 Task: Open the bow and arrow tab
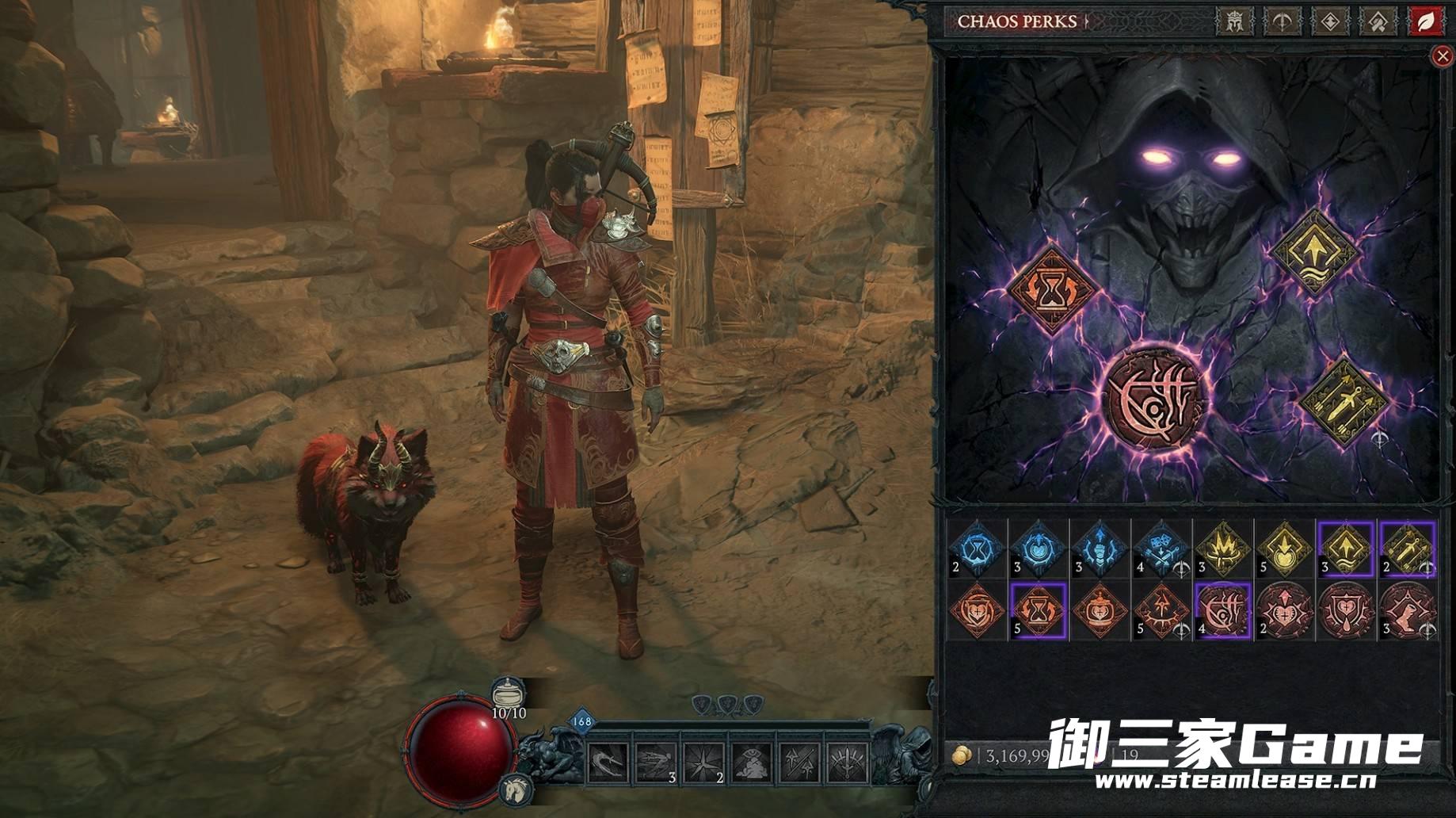[x=1282, y=21]
